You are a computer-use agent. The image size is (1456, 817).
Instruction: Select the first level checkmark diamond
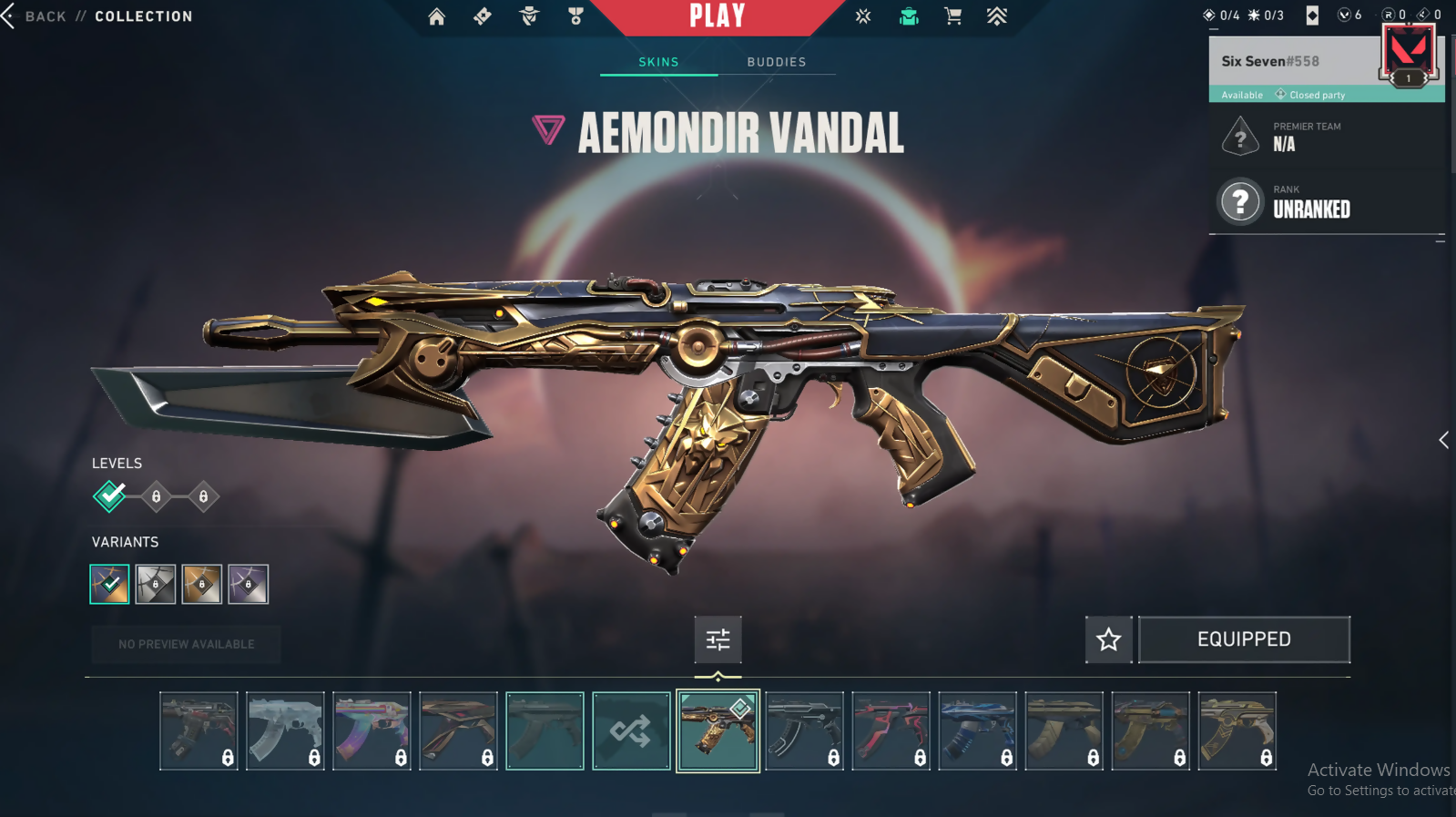click(x=109, y=496)
